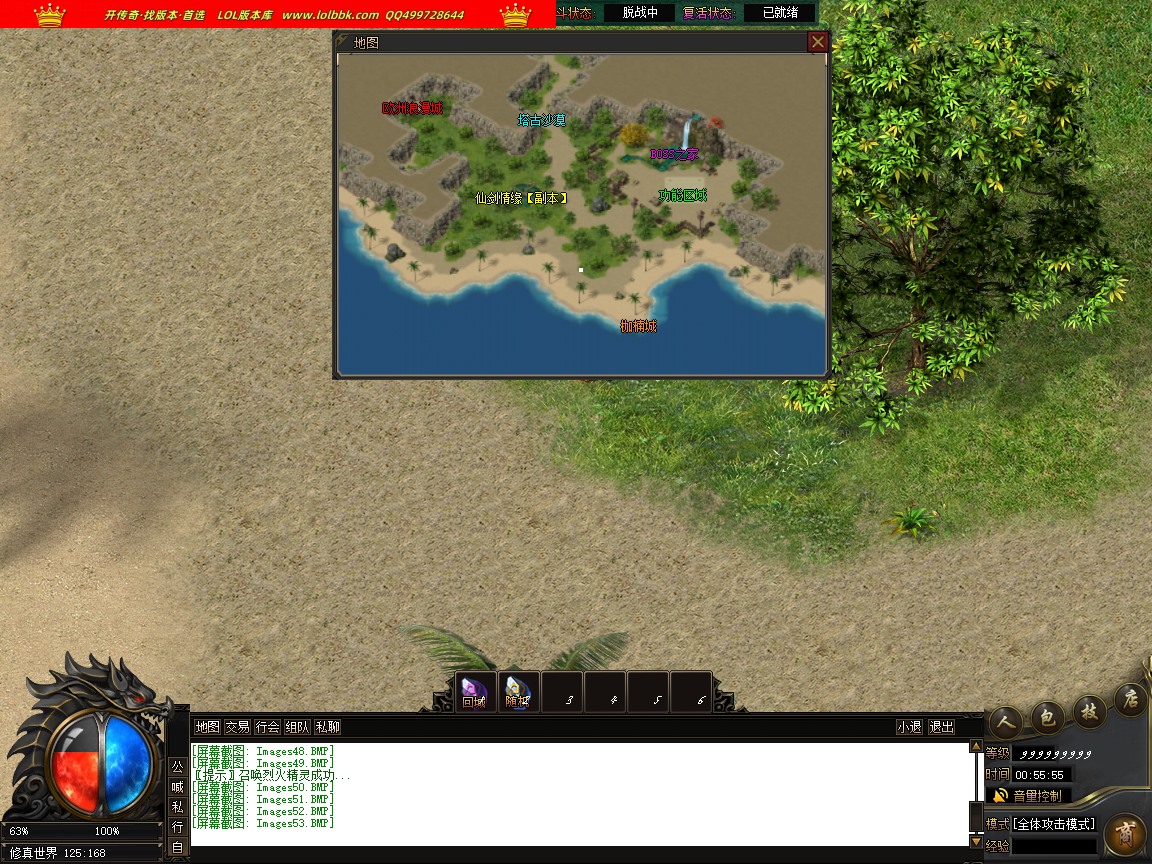Open the 交易 trade button
1152x864 pixels.
(237, 727)
